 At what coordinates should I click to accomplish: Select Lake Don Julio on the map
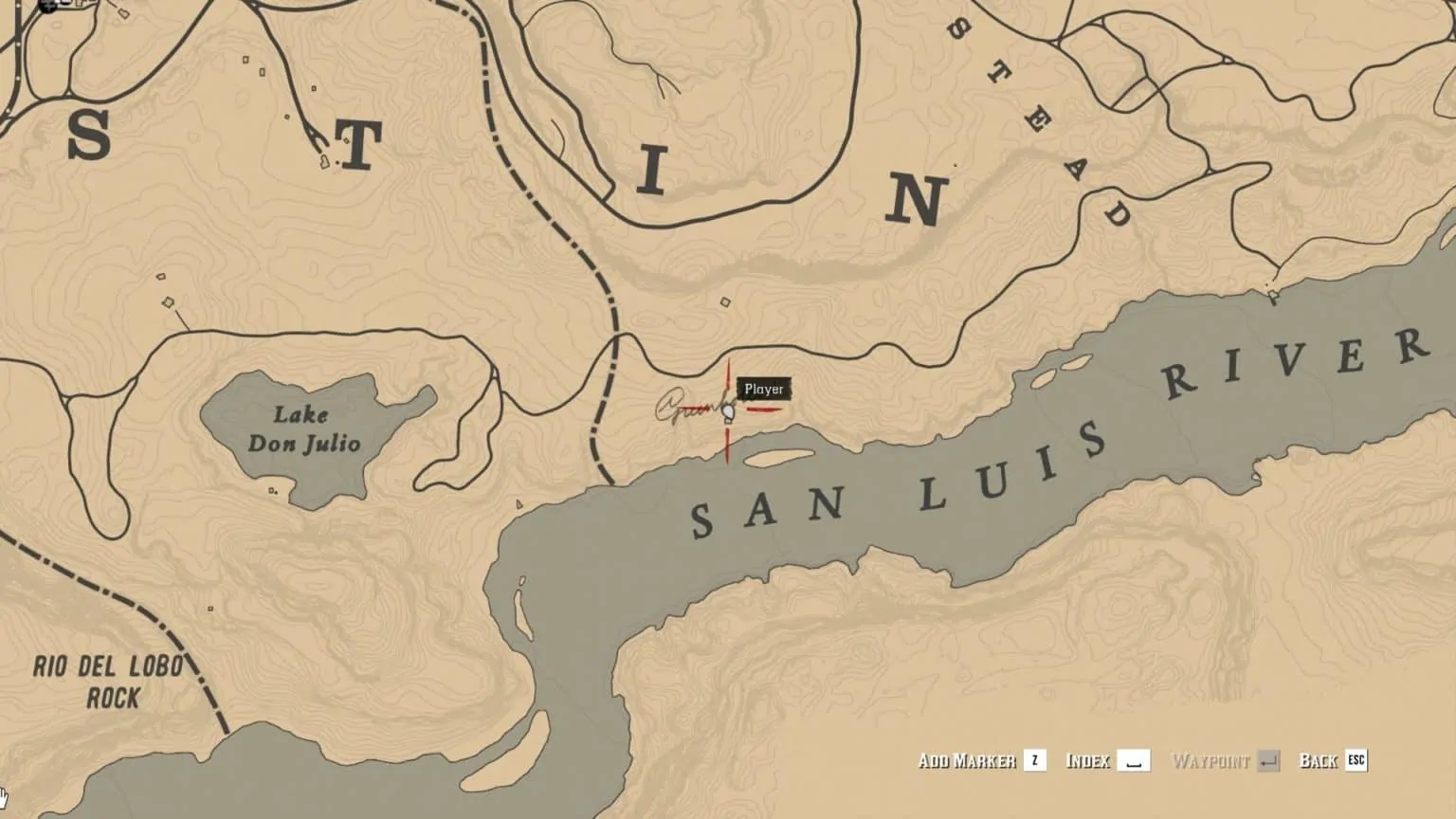click(x=303, y=428)
